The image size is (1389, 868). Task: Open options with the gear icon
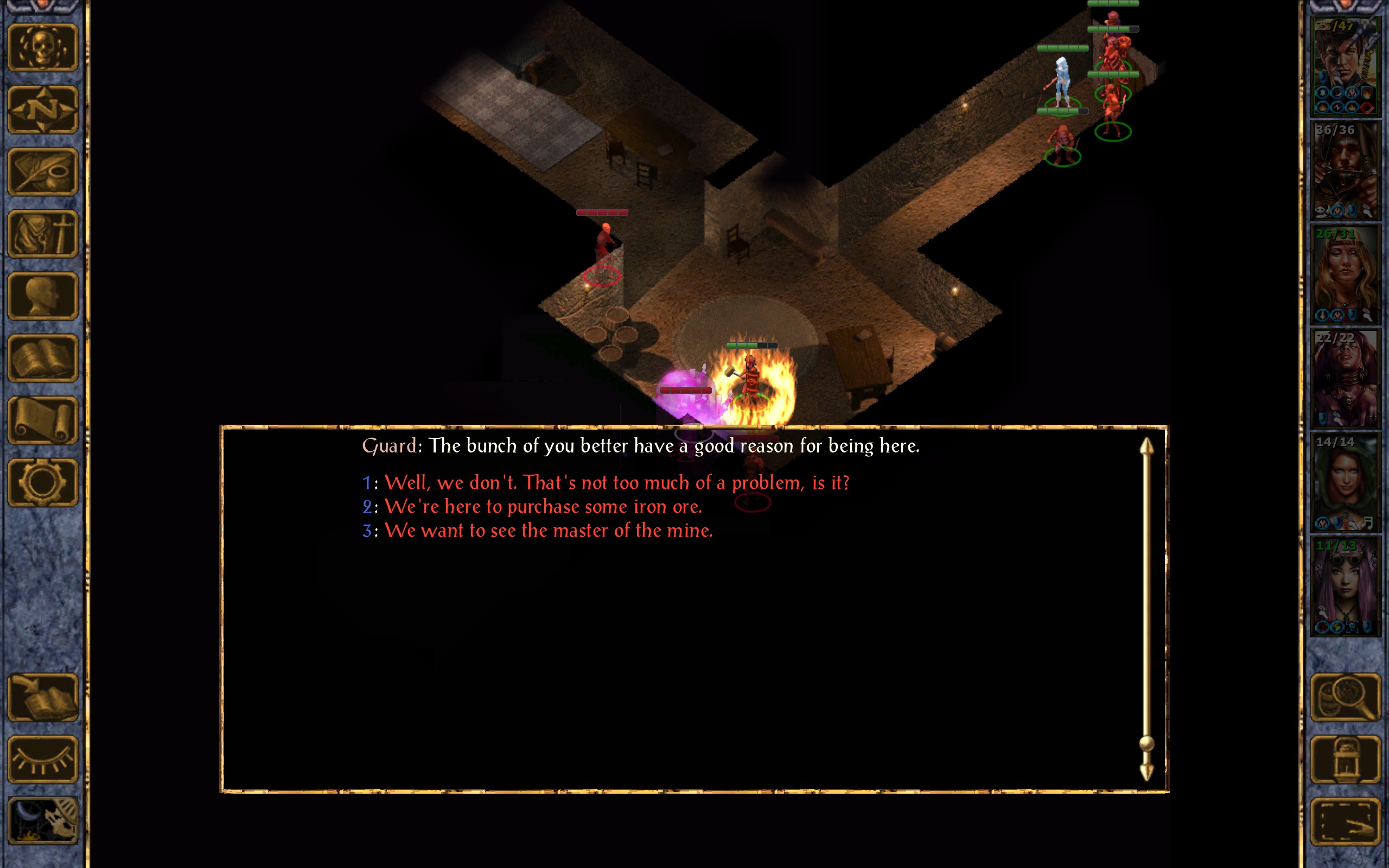(x=43, y=483)
